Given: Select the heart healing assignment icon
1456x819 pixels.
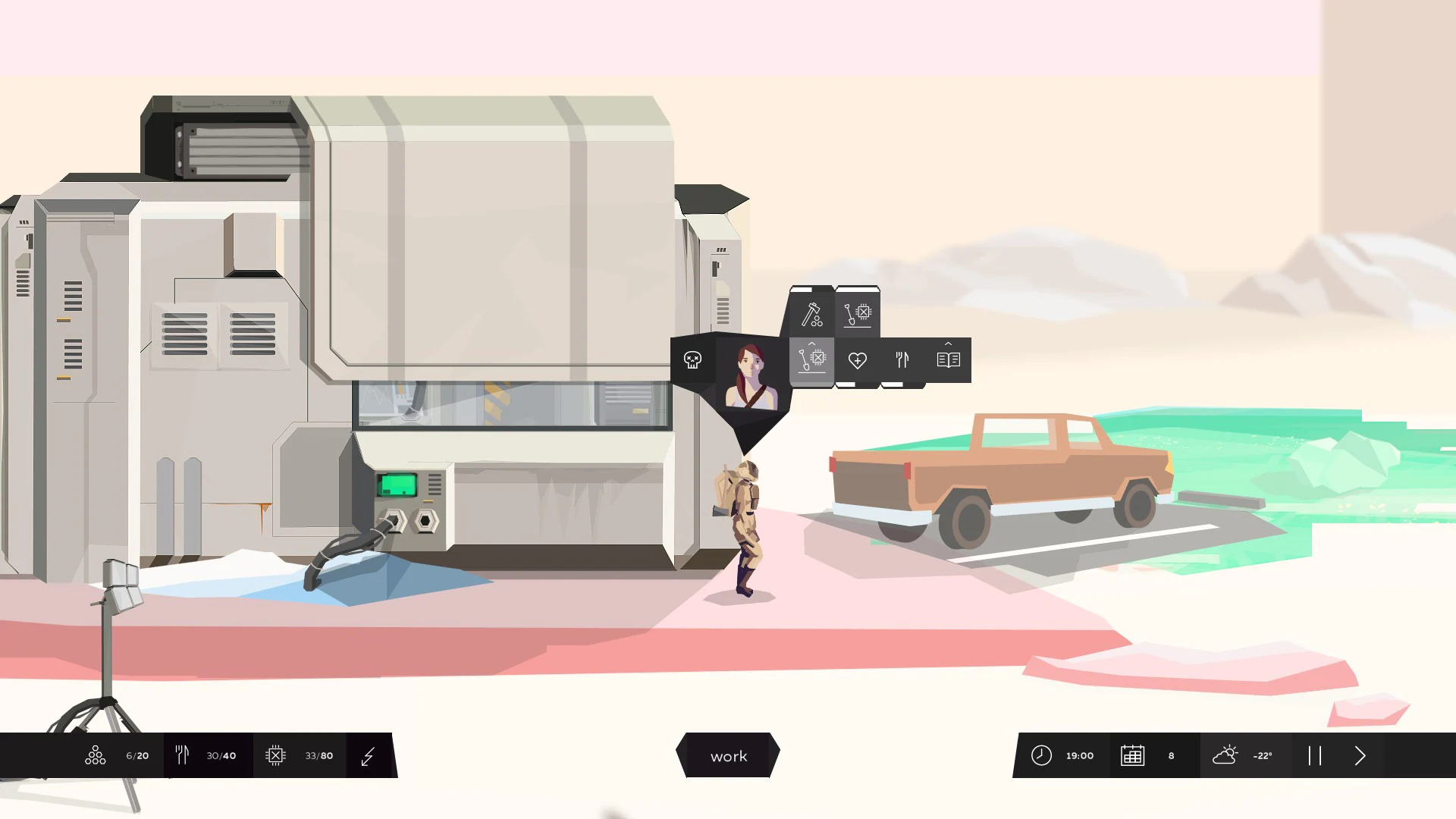Looking at the screenshot, I should tap(858, 361).
